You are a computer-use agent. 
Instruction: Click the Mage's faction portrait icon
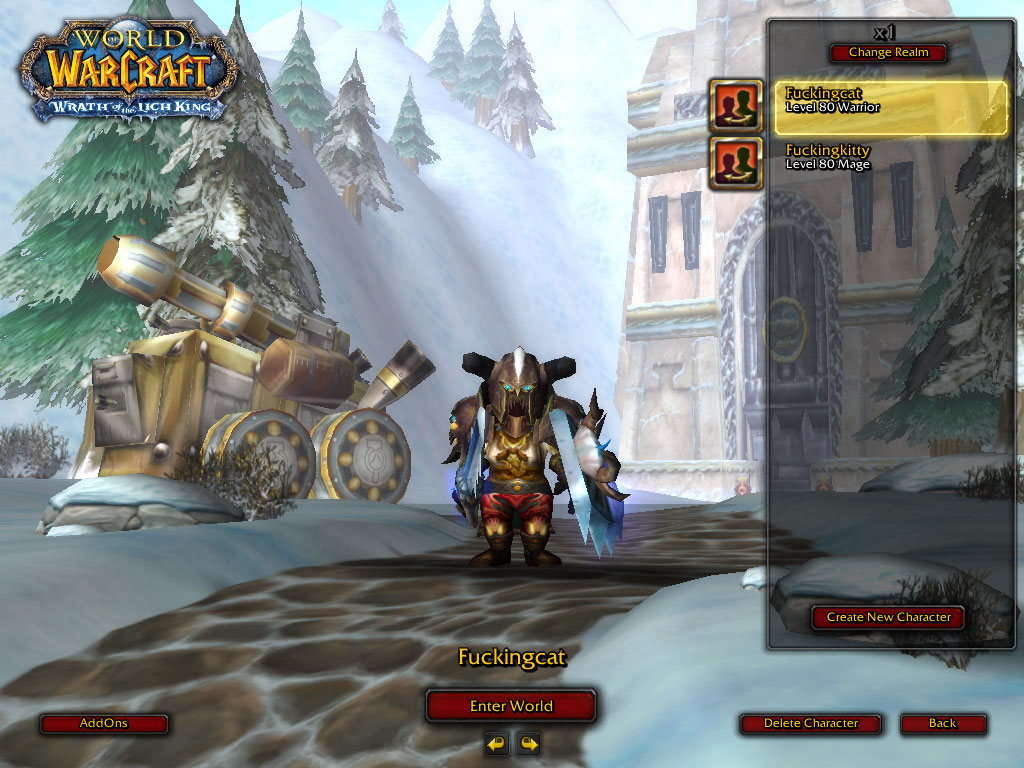tap(735, 163)
